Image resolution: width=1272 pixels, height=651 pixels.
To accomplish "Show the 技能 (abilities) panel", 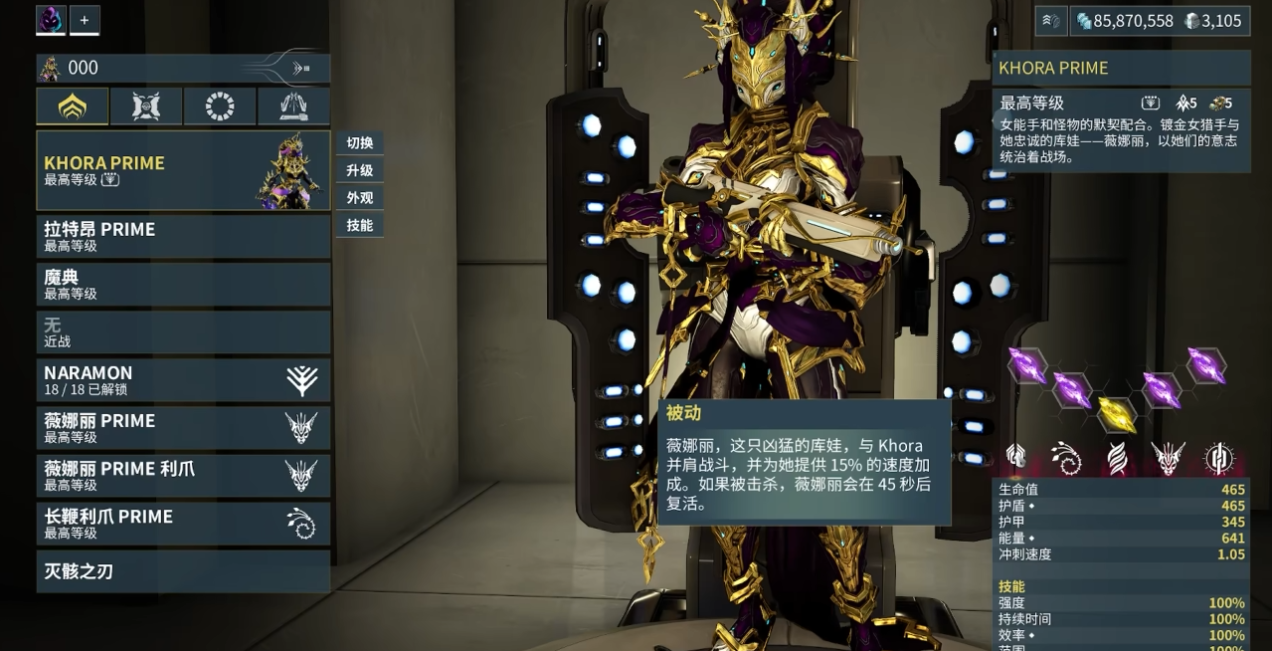I will point(360,226).
